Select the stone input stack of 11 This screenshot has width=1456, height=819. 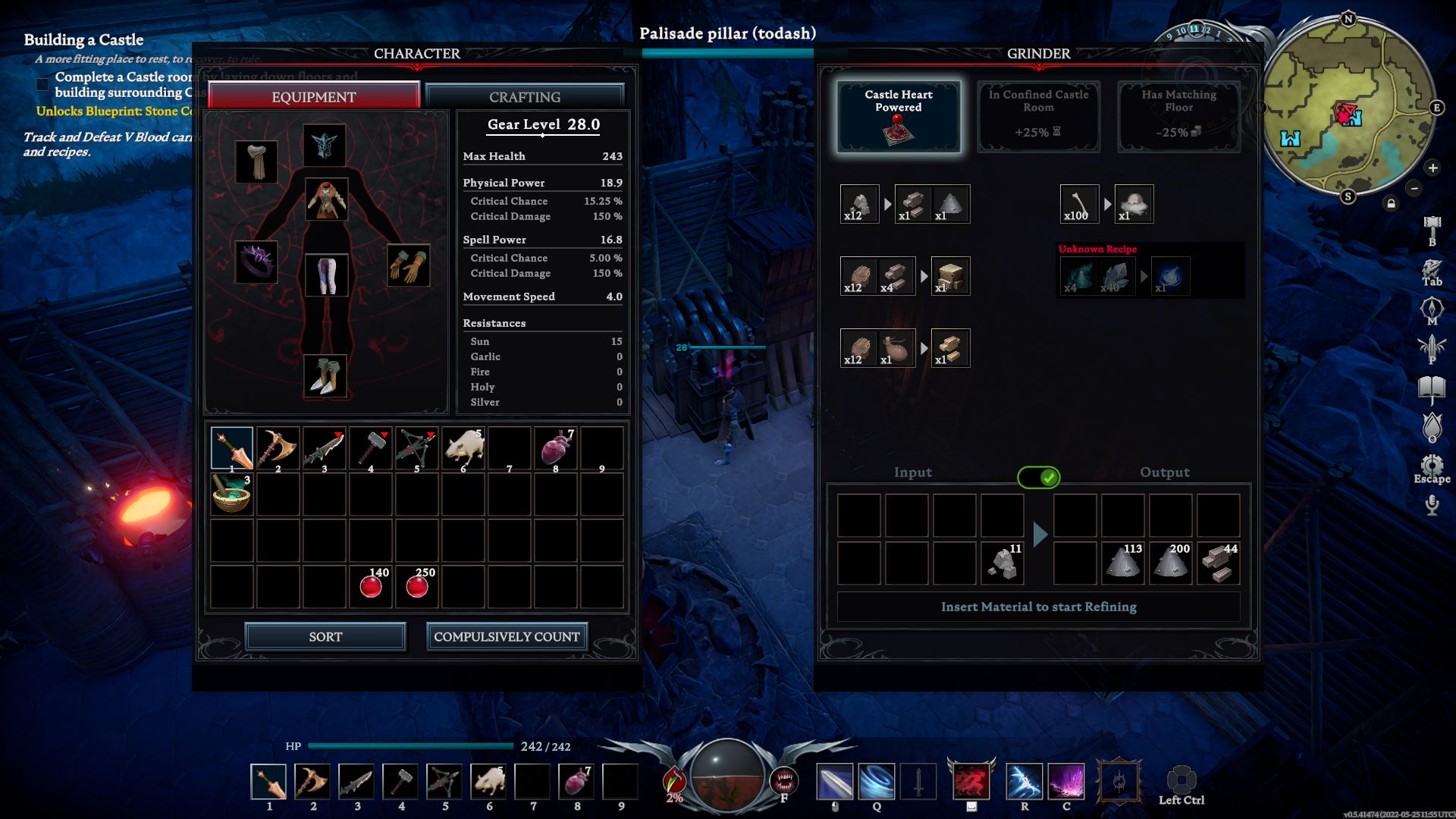point(1003,563)
